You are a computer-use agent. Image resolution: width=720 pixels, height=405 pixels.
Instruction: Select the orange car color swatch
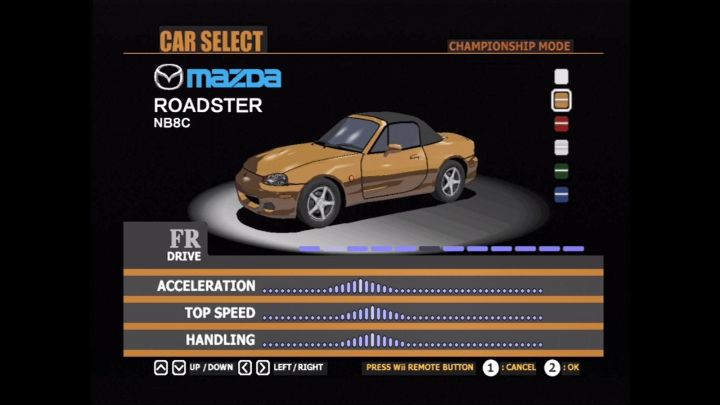(x=562, y=100)
